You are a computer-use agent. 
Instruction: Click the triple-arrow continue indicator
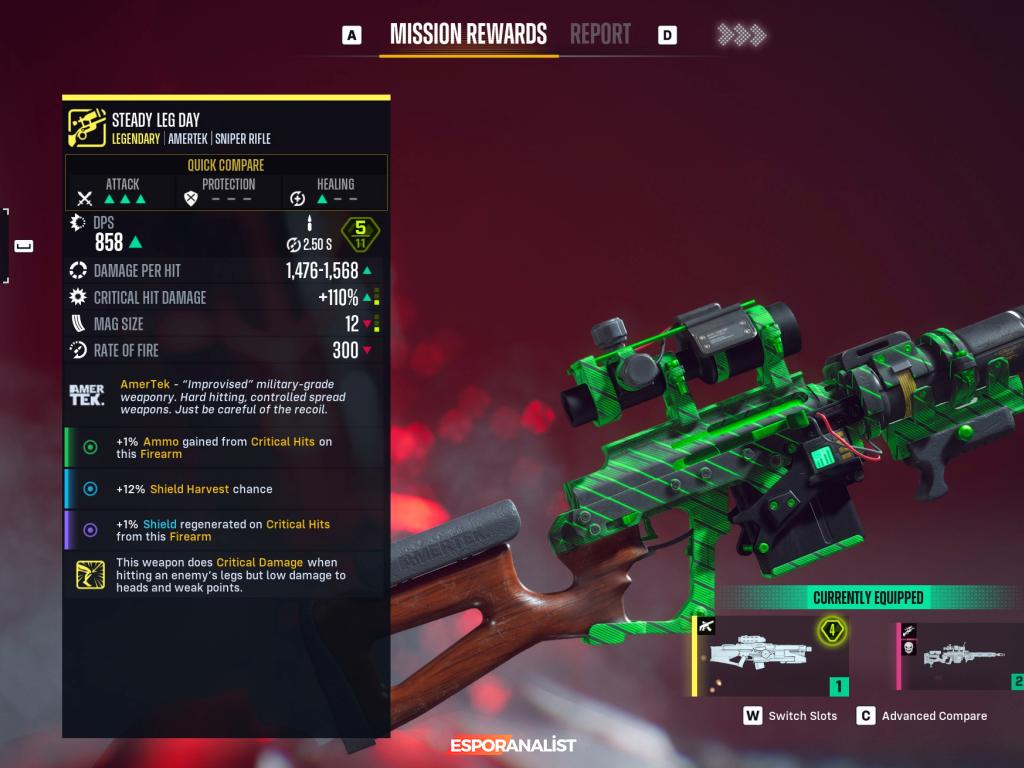coord(741,35)
